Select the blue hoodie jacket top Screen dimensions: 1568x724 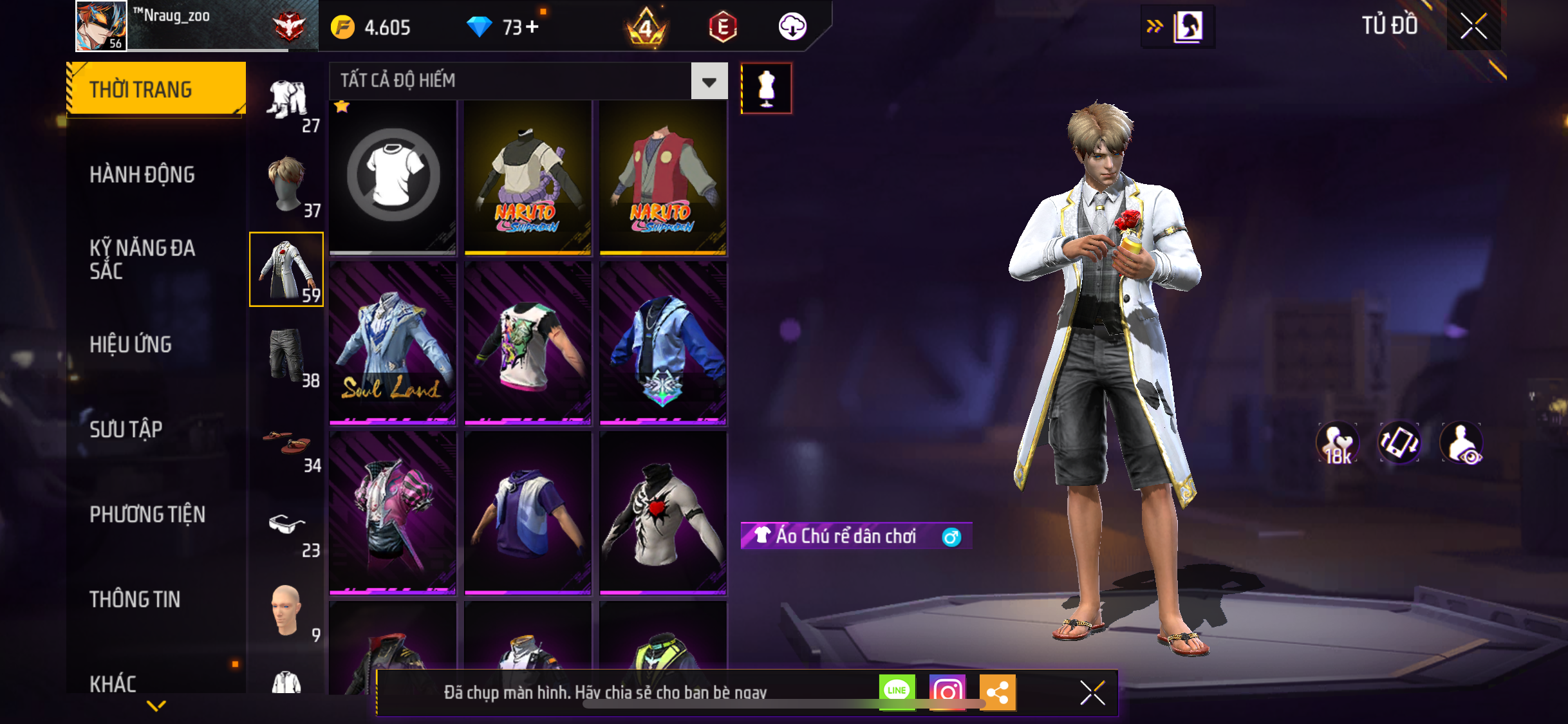pyautogui.click(x=663, y=343)
